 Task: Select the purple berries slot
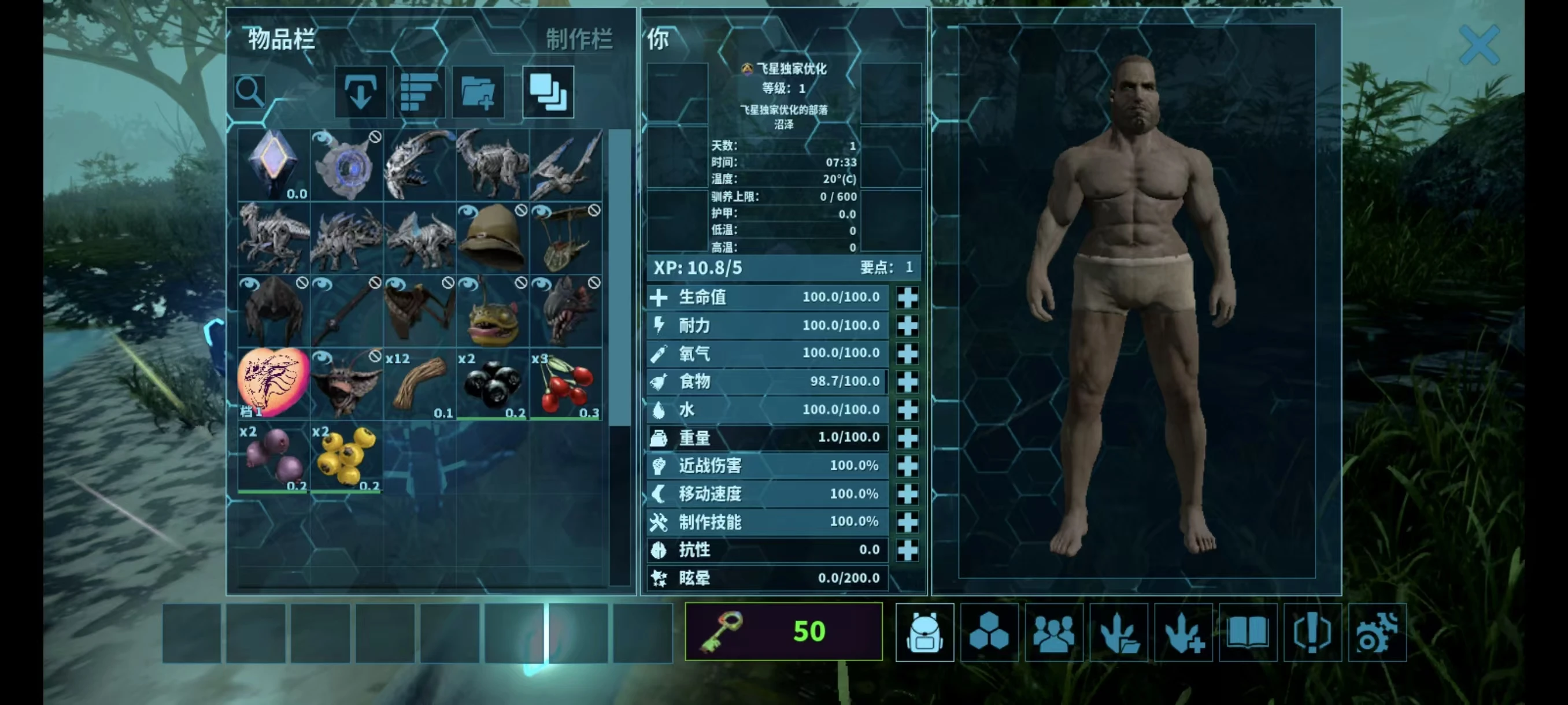[x=273, y=457]
